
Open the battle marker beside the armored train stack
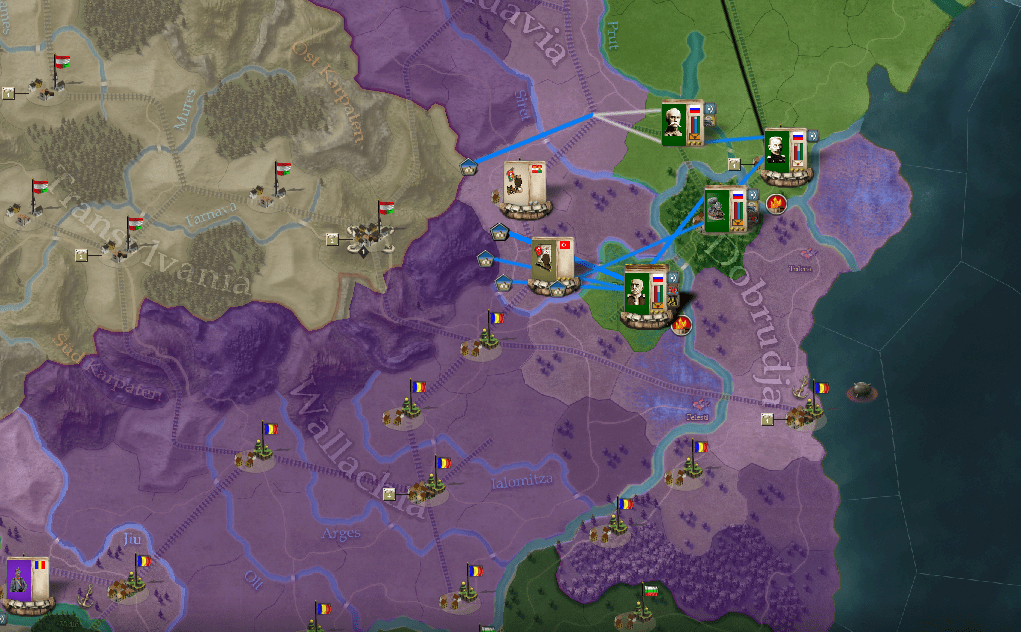(x=775, y=204)
